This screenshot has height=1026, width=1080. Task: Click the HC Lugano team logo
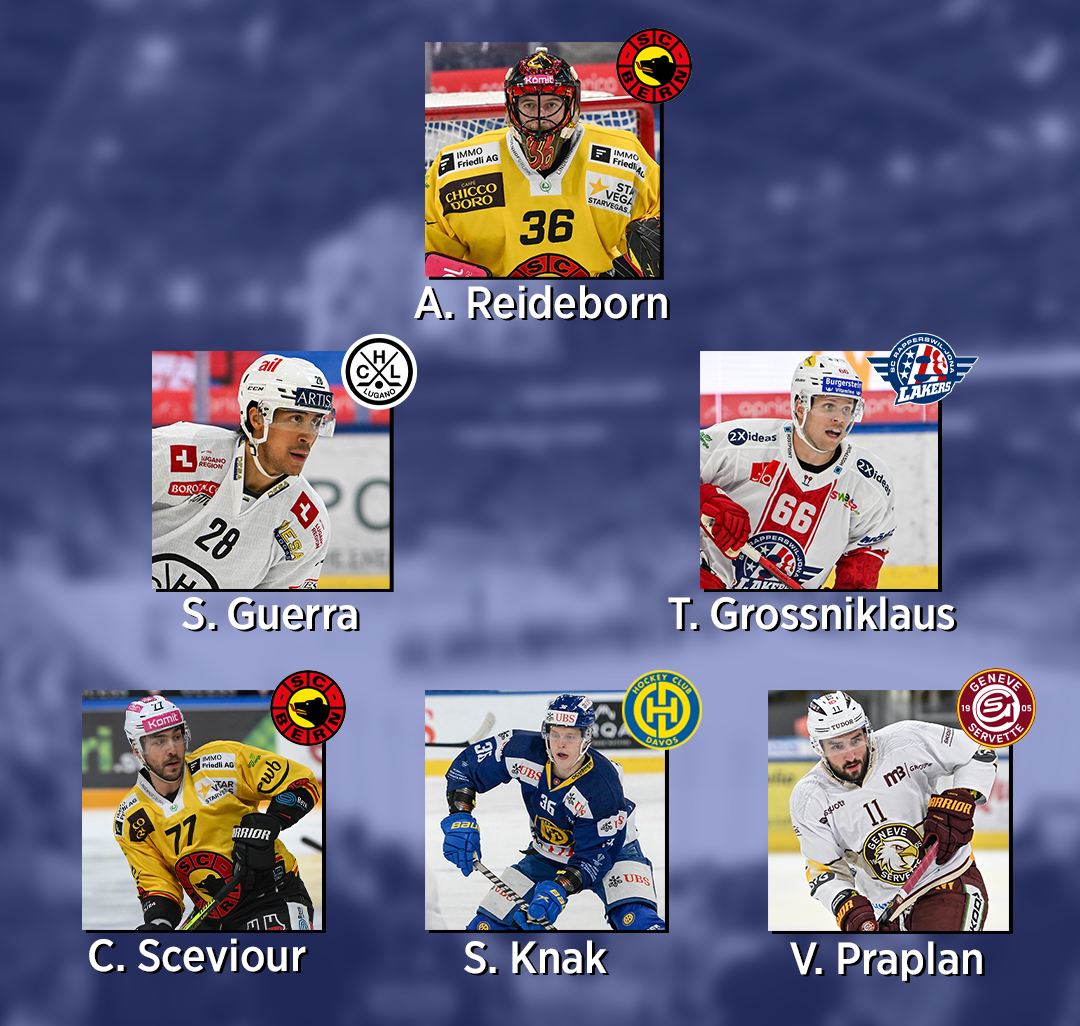pos(379,371)
